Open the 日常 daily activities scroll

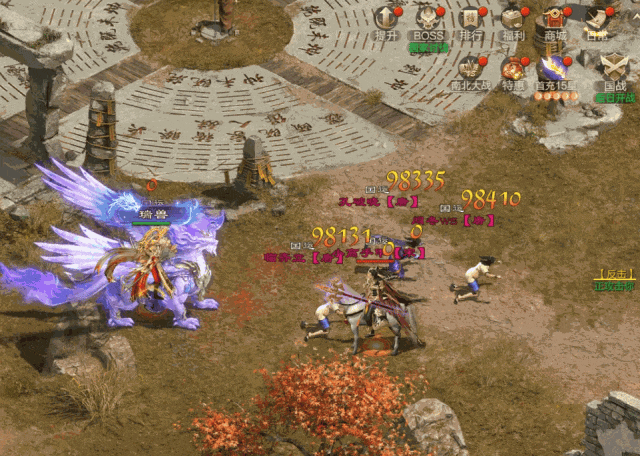pyautogui.click(x=598, y=20)
